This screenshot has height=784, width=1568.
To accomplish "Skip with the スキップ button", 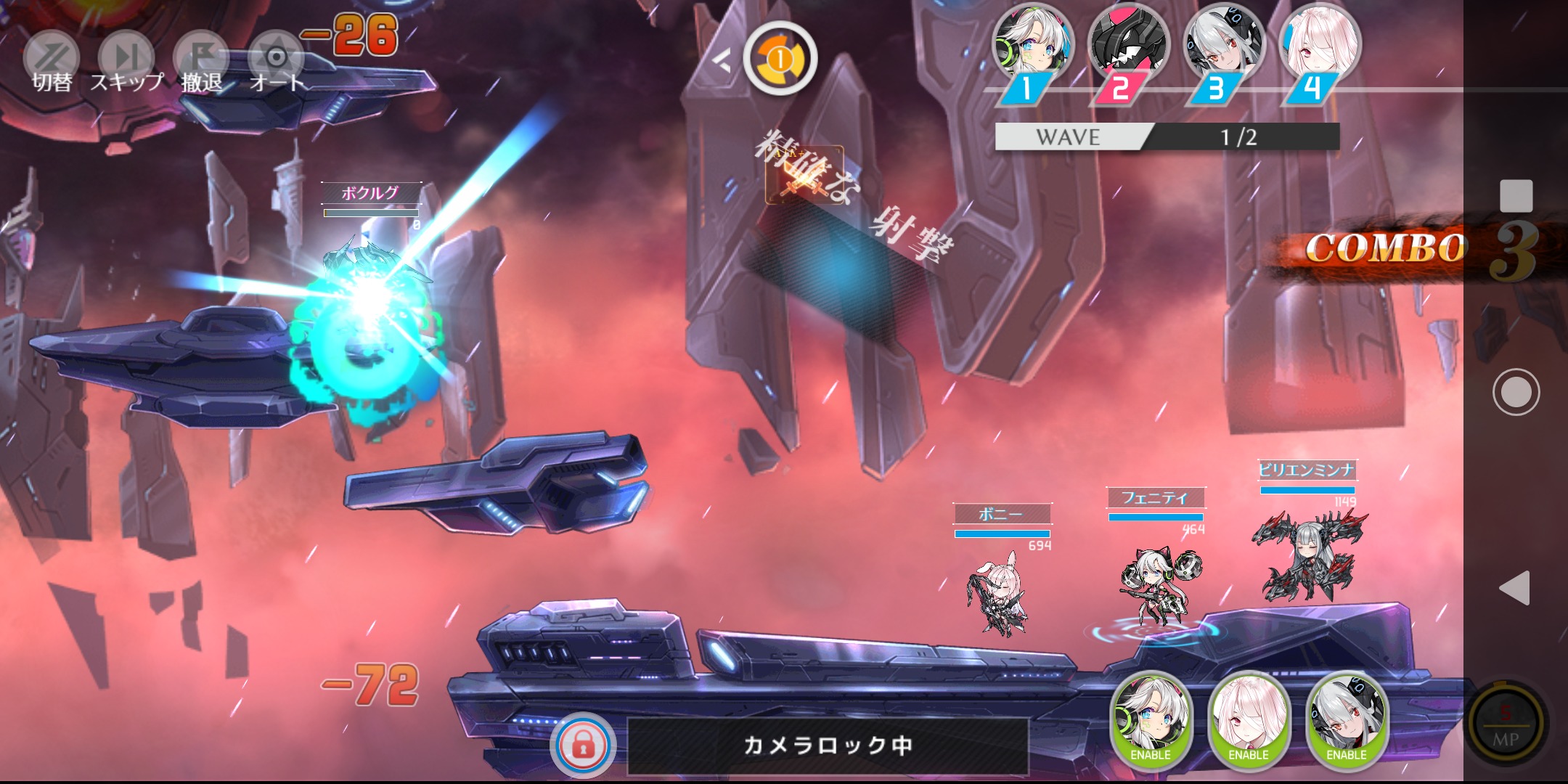I will (126, 62).
